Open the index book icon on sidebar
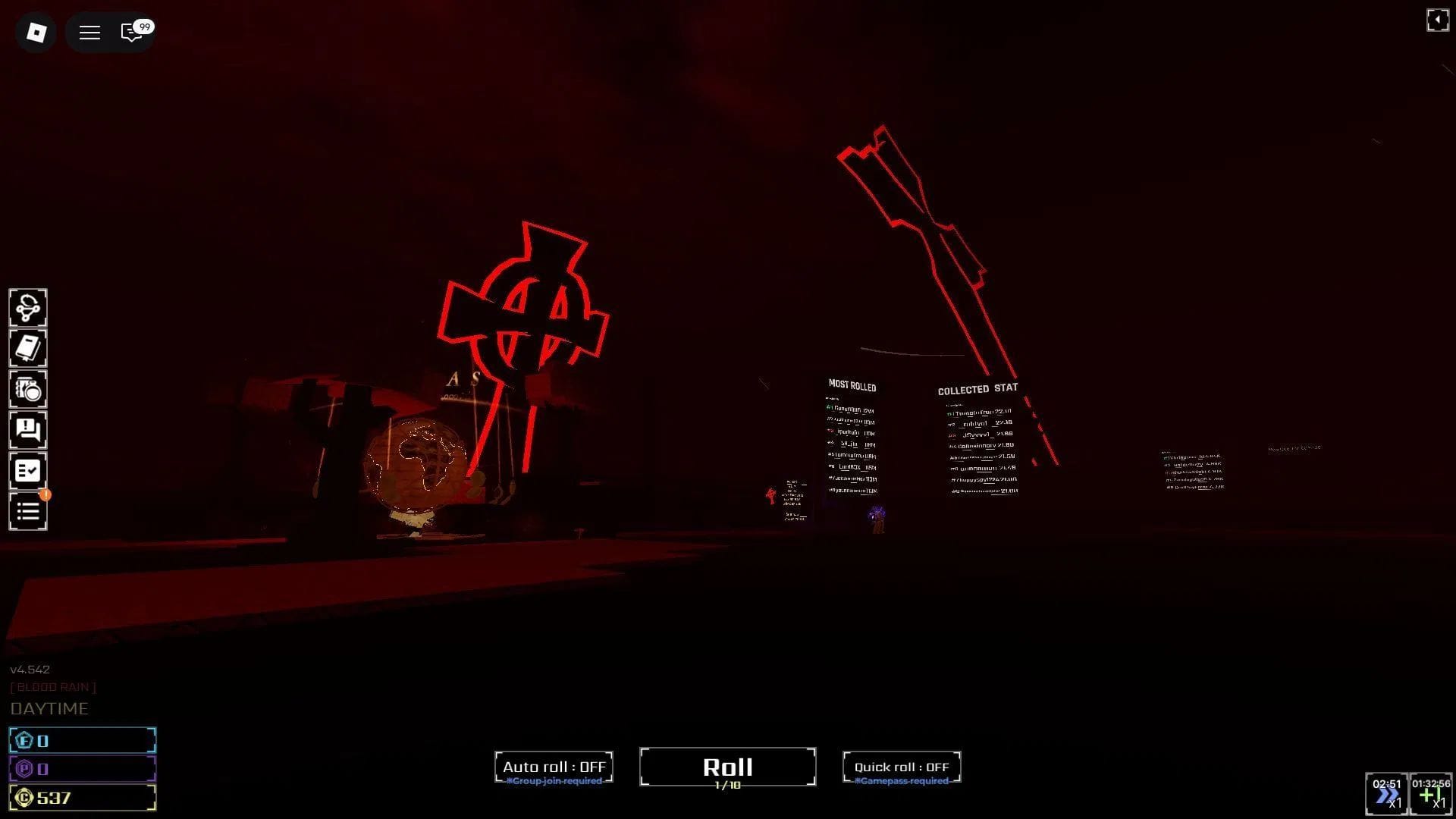 28,349
